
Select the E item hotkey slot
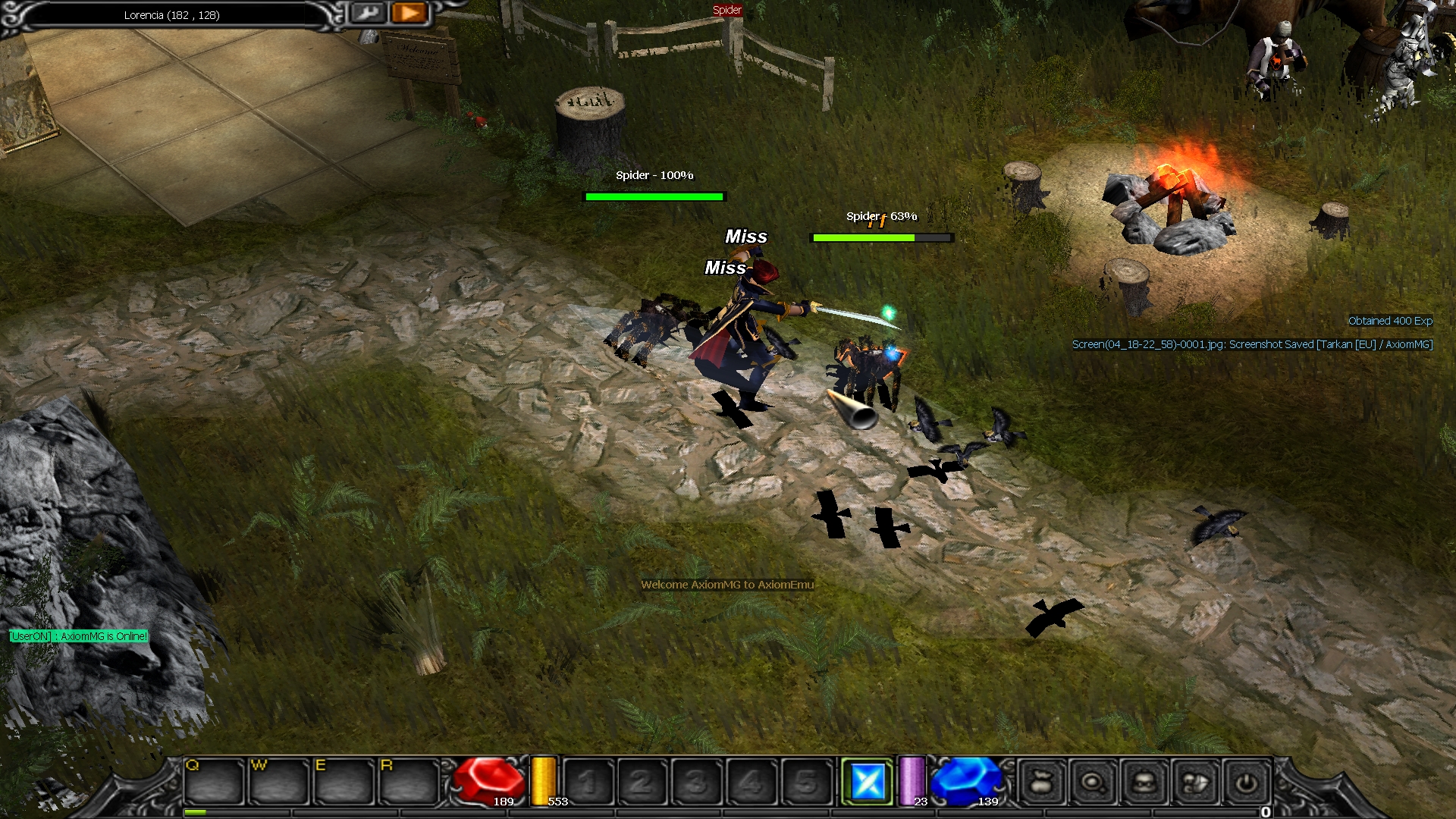point(344,781)
